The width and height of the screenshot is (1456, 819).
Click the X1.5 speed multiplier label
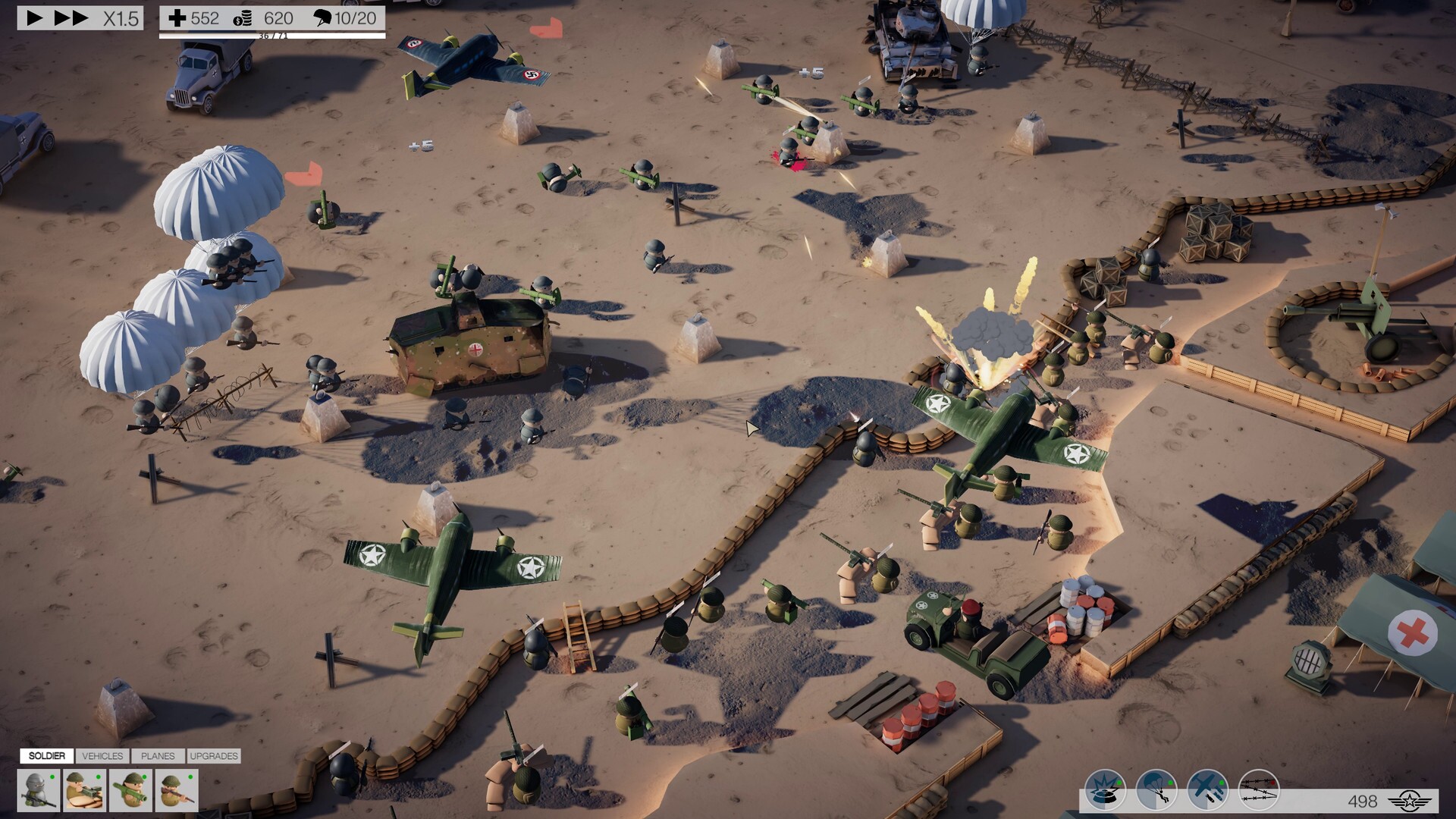tap(121, 20)
